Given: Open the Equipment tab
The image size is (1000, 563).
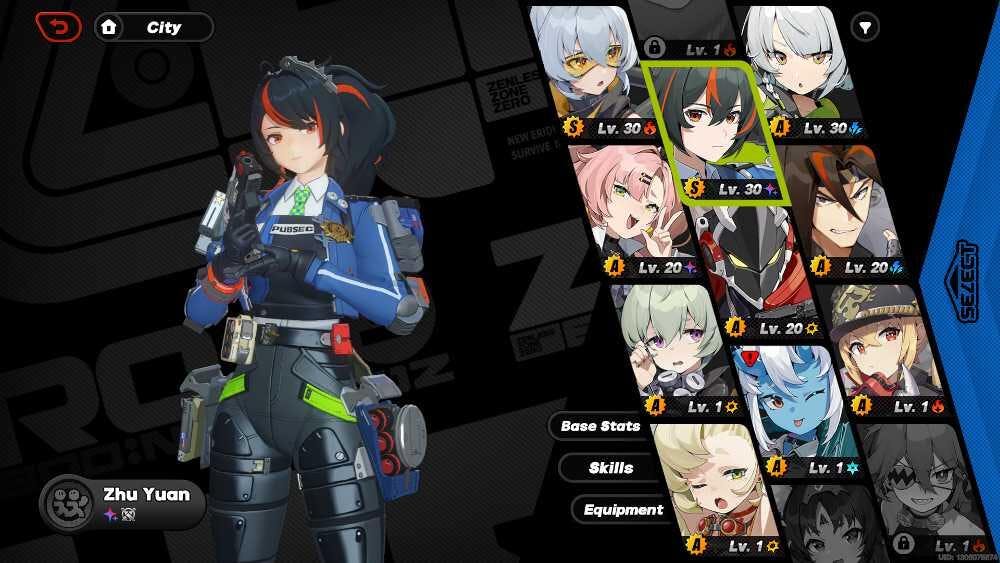Looking at the screenshot, I should tap(622, 510).
